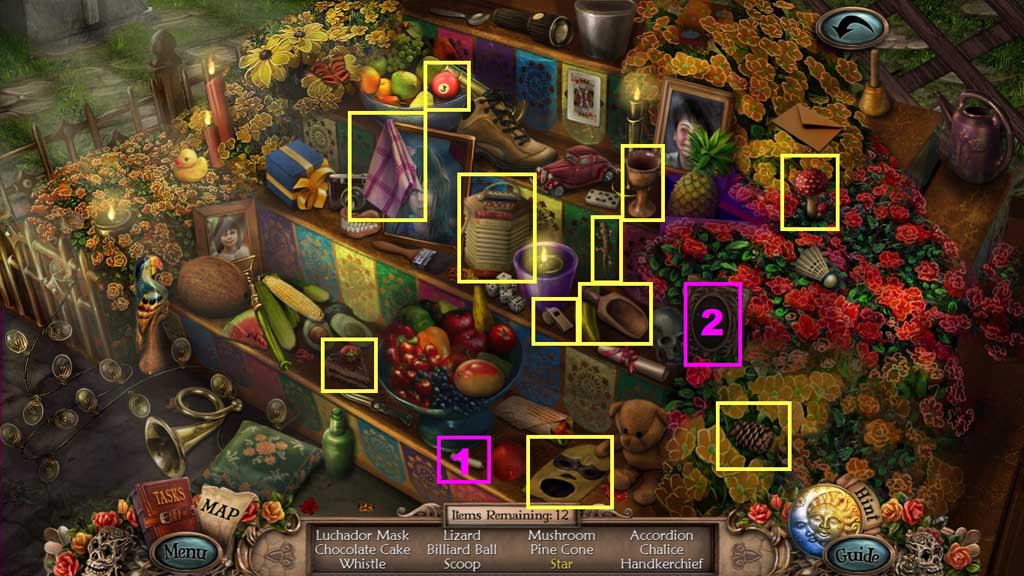
Task: Choose Accordion from the item list
Action: (x=661, y=536)
